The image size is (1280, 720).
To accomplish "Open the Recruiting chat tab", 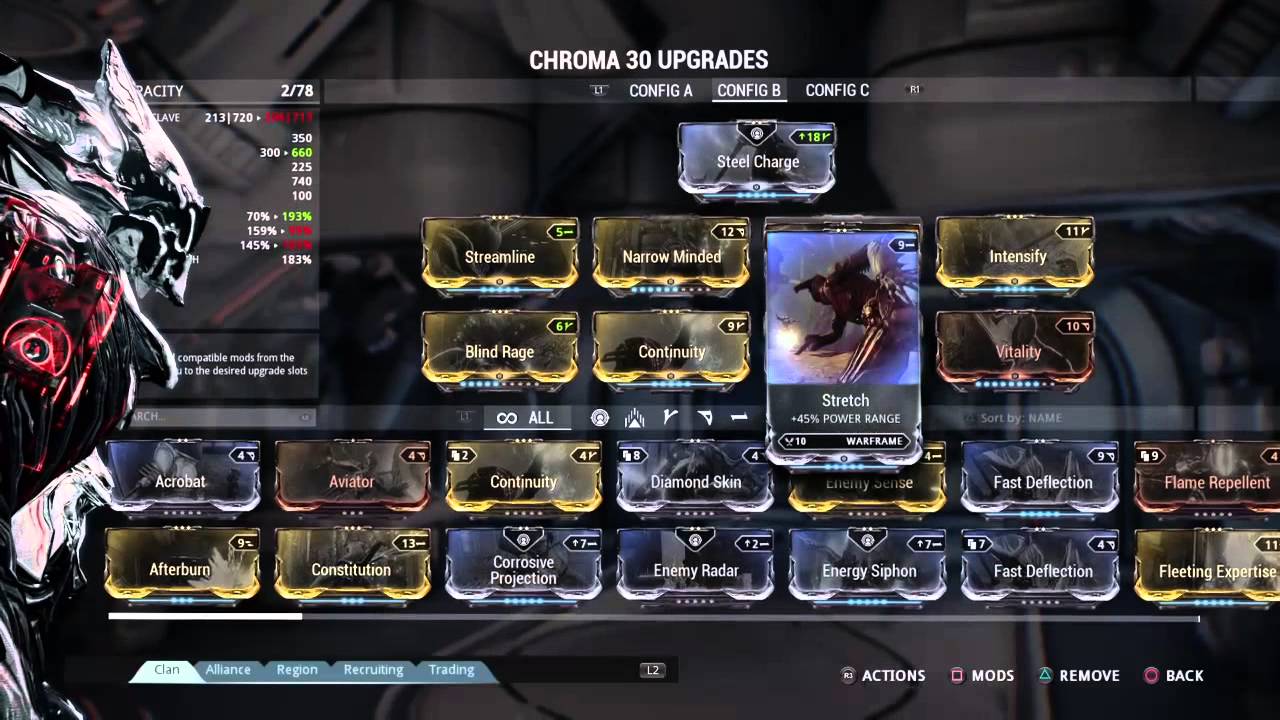I will tap(373, 670).
